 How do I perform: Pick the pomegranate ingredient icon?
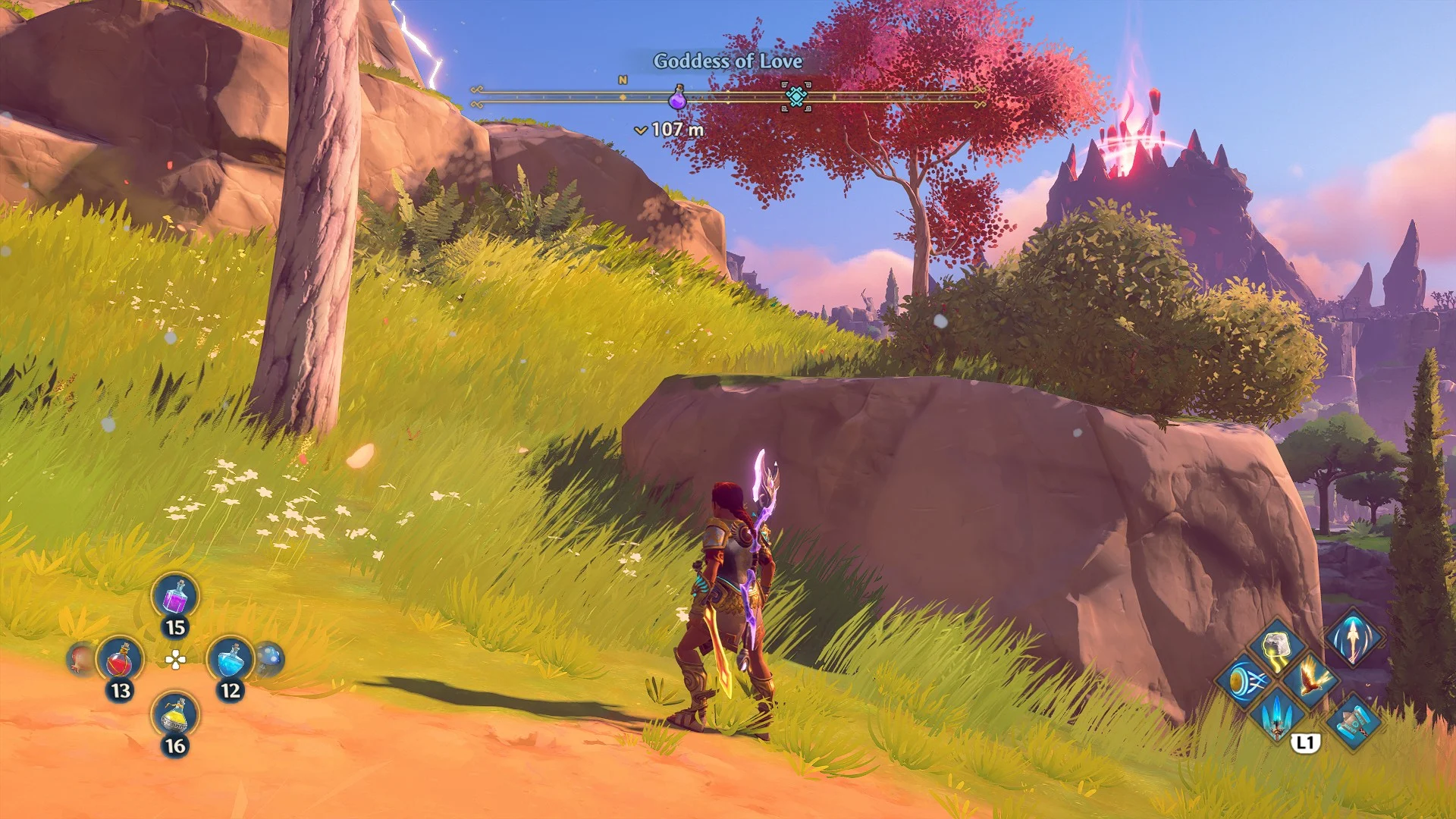[80, 658]
